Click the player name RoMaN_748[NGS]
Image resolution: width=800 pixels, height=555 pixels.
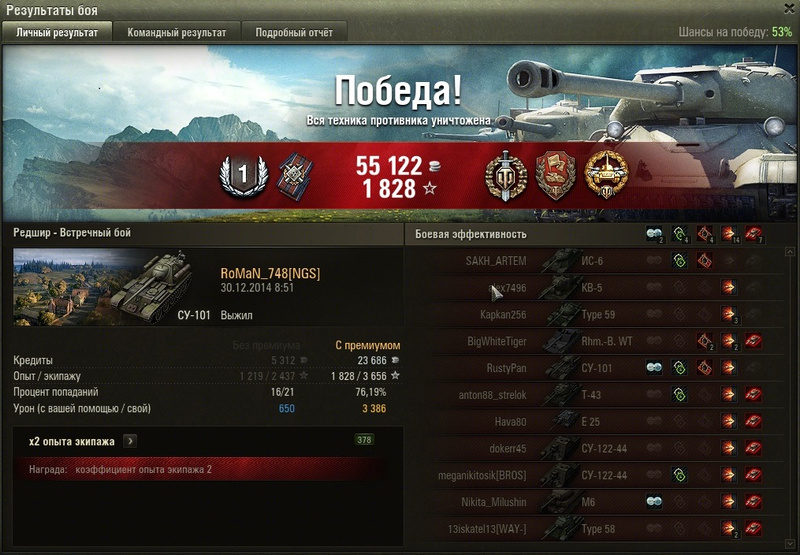pyautogui.click(x=270, y=274)
